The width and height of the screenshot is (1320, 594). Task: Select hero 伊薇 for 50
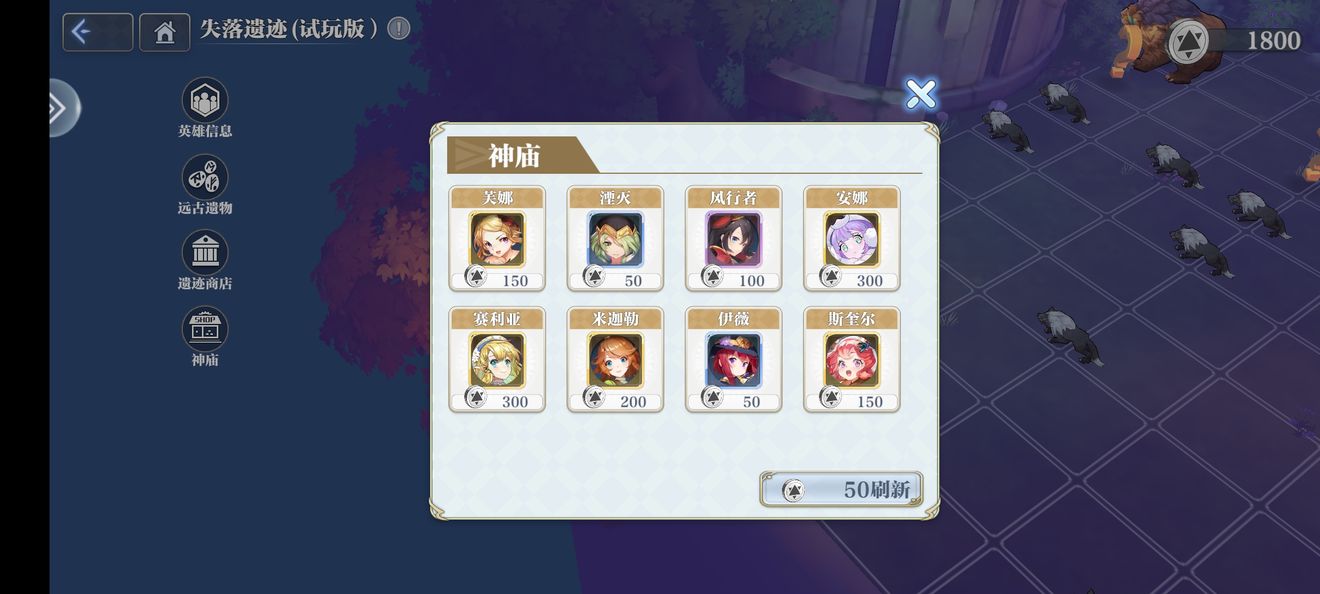pyautogui.click(x=734, y=360)
